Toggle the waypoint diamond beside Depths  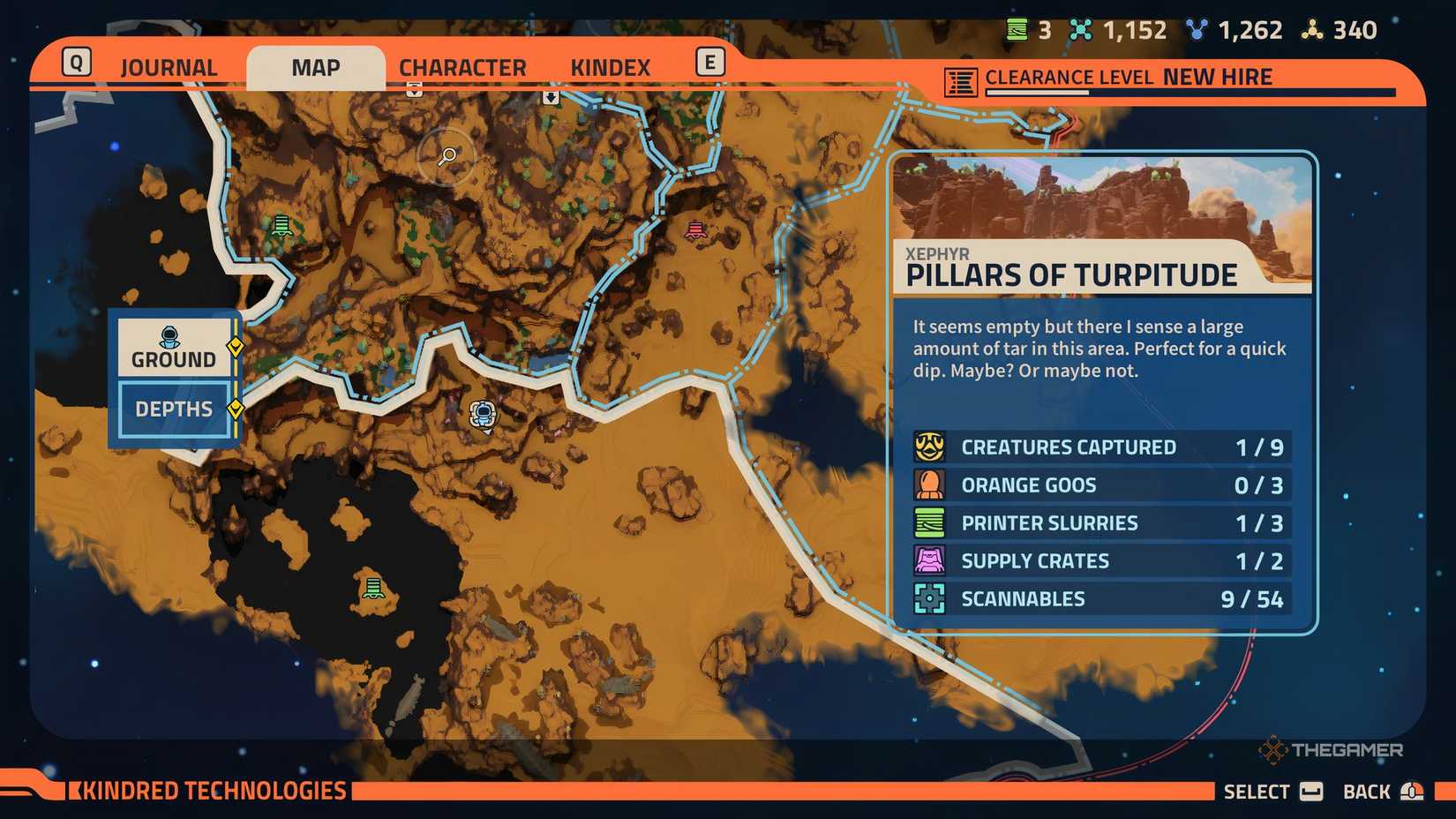(x=235, y=409)
